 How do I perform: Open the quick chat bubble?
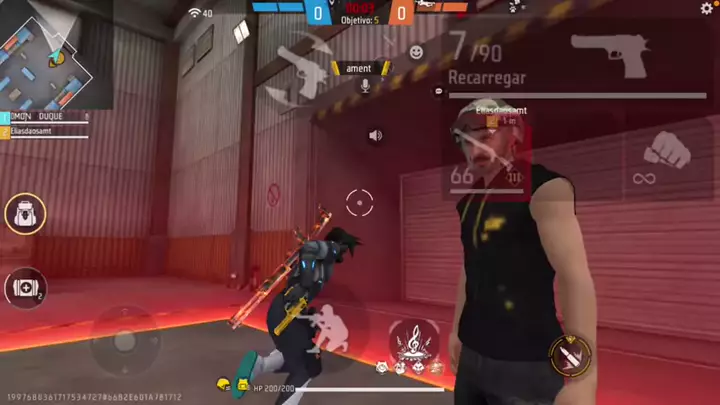coord(439,91)
